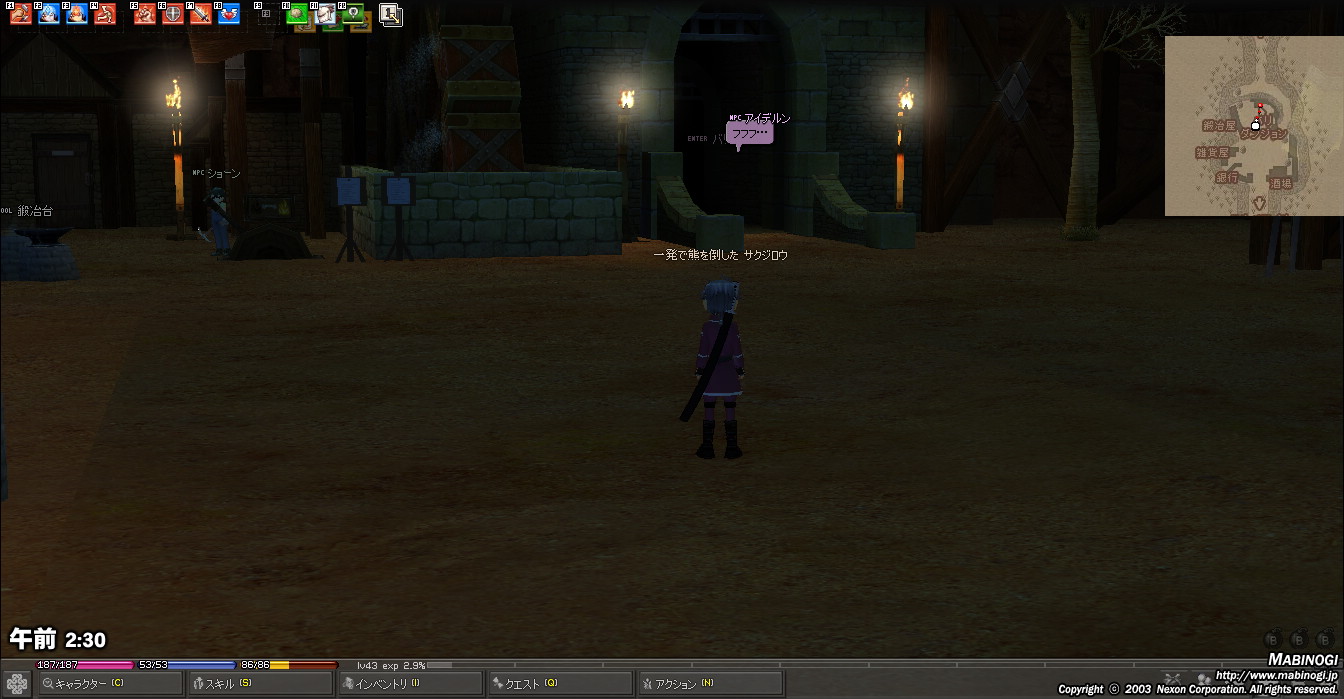1344x699 pixels.
Task: Activate the F6 round shield defense skill
Action: pos(173,14)
